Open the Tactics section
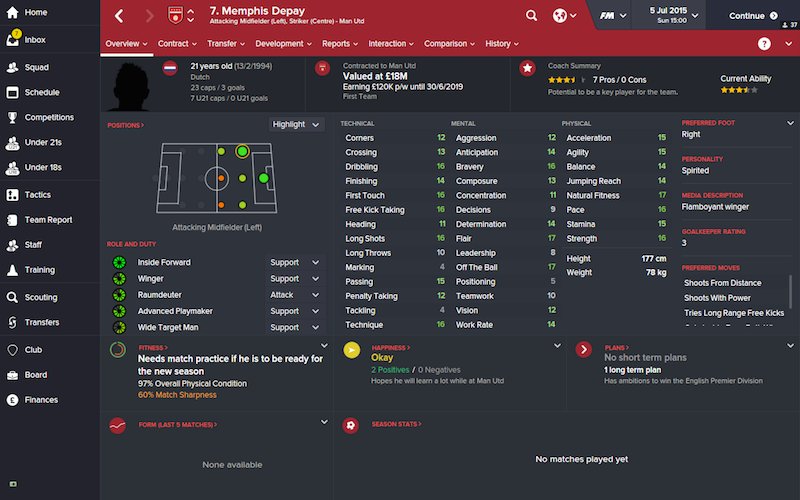Viewport: 800px width, 500px height. click(x=37, y=194)
